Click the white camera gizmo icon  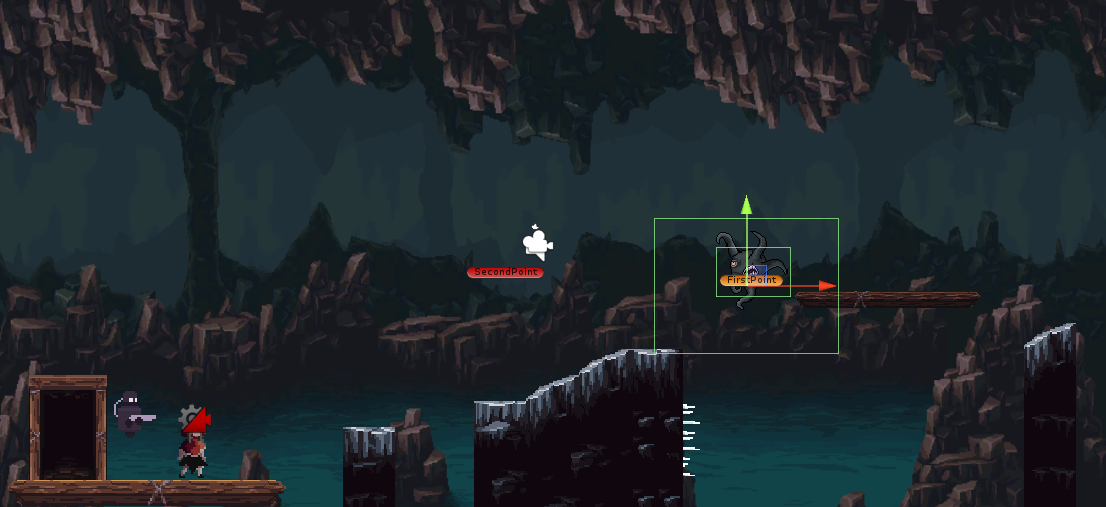coord(537,242)
